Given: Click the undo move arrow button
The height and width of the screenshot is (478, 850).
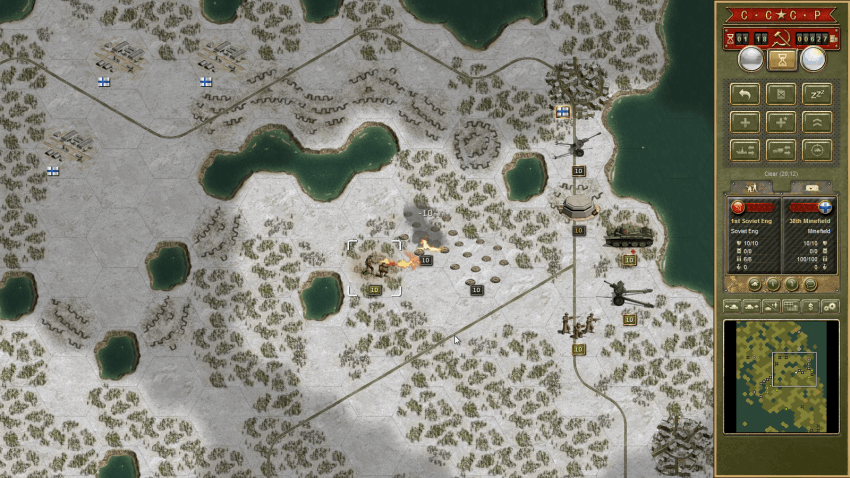Looking at the screenshot, I should [x=744, y=94].
